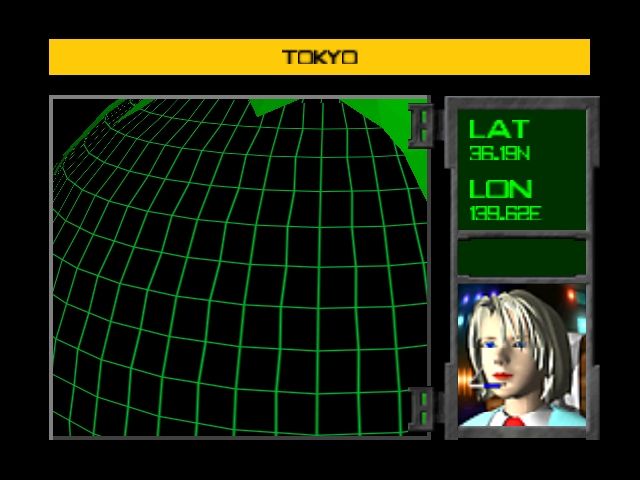640x480 pixels.
Task: Select the blonde operator portrait
Action: (x=521, y=355)
